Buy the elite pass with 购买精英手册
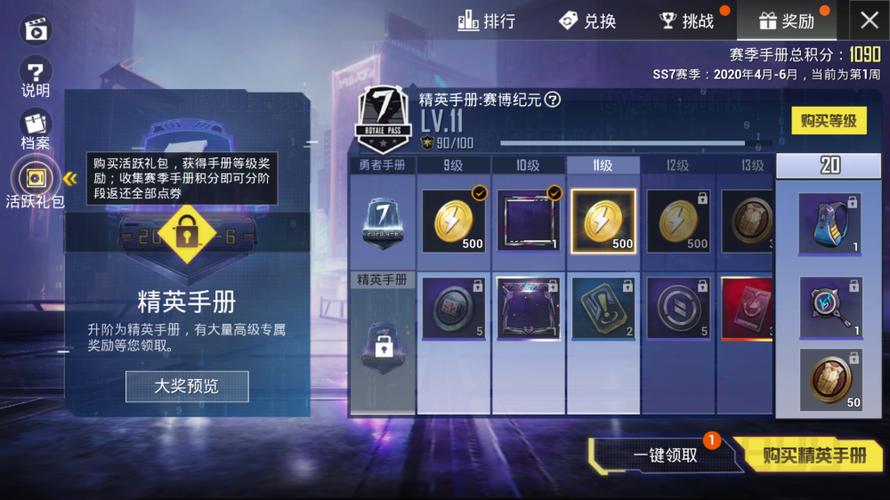The image size is (890, 500). (814, 455)
